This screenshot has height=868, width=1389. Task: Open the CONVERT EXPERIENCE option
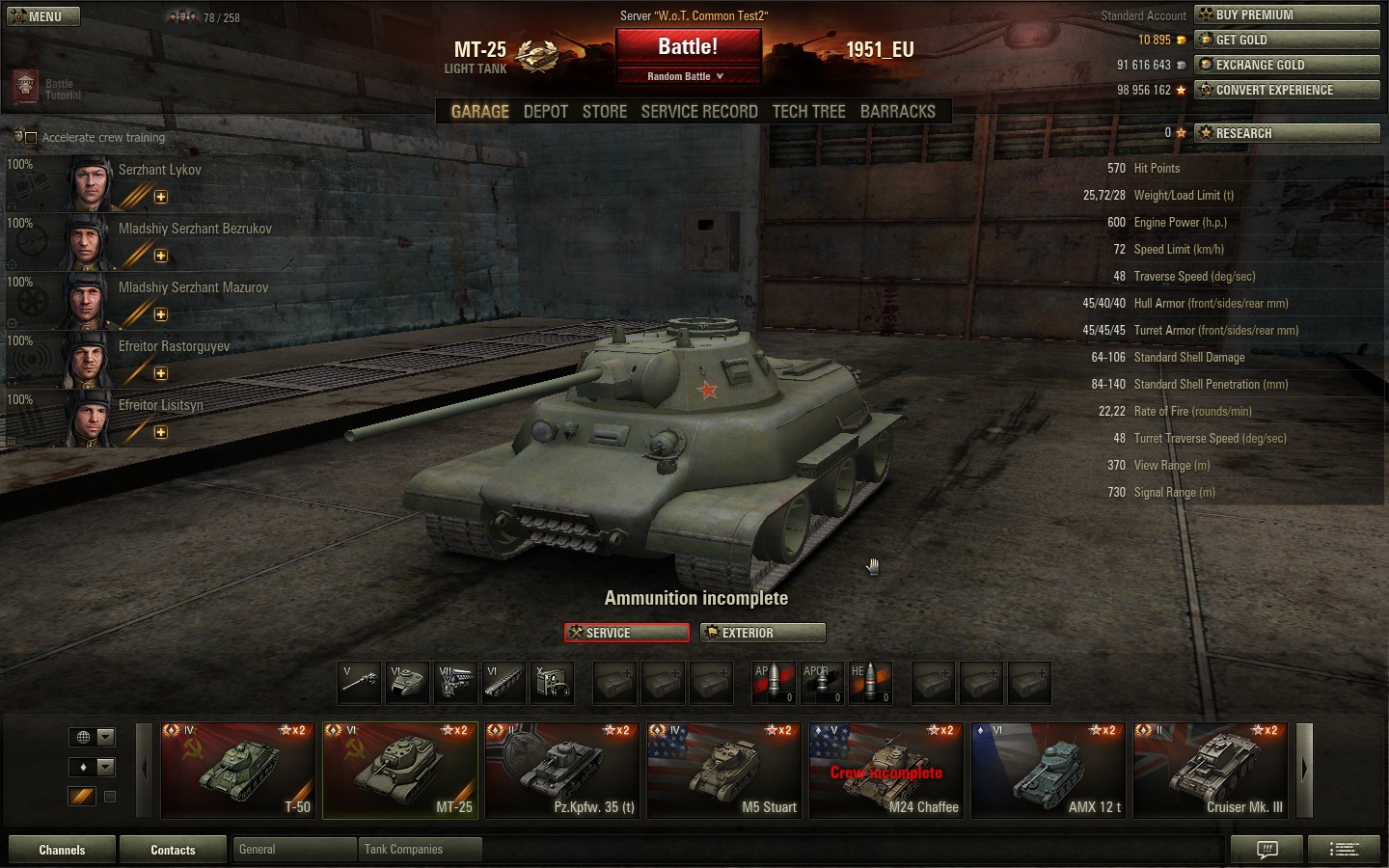pos(1287,90)
